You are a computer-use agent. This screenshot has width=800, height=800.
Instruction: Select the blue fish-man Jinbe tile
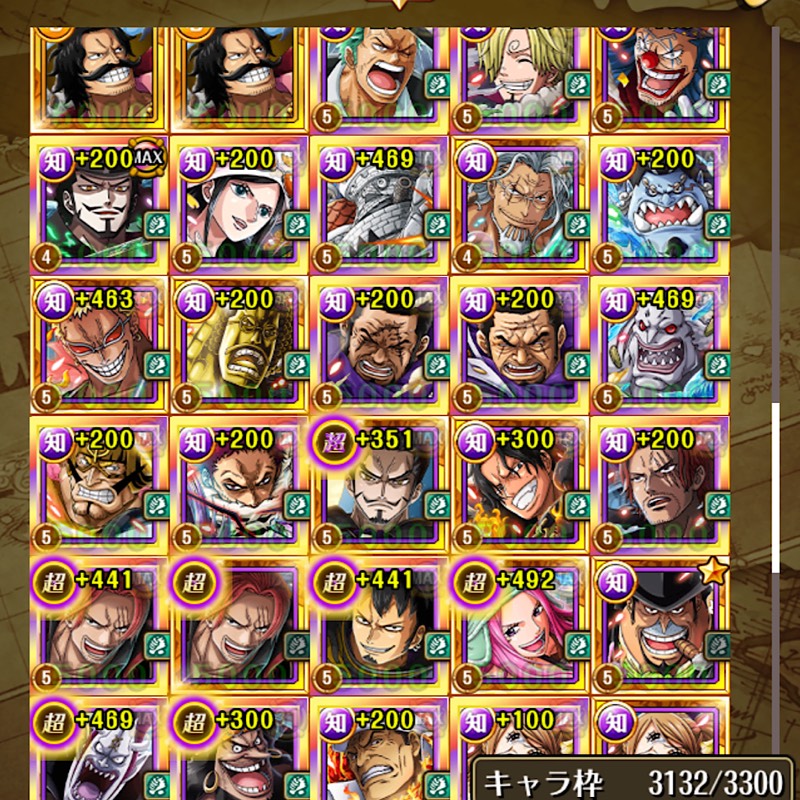coord(660,205)
